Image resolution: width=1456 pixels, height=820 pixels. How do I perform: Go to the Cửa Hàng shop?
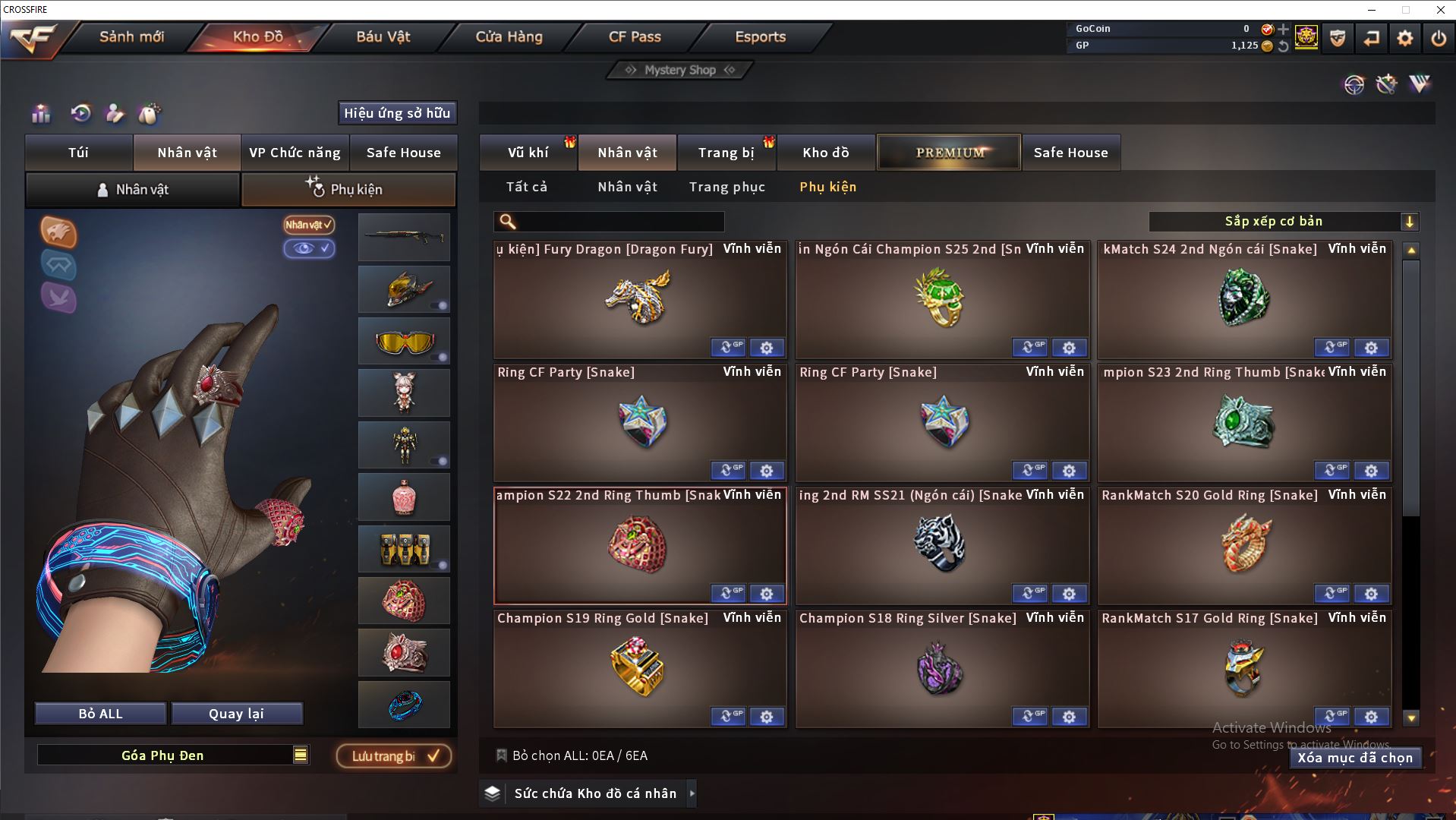(x=509, y=36)
